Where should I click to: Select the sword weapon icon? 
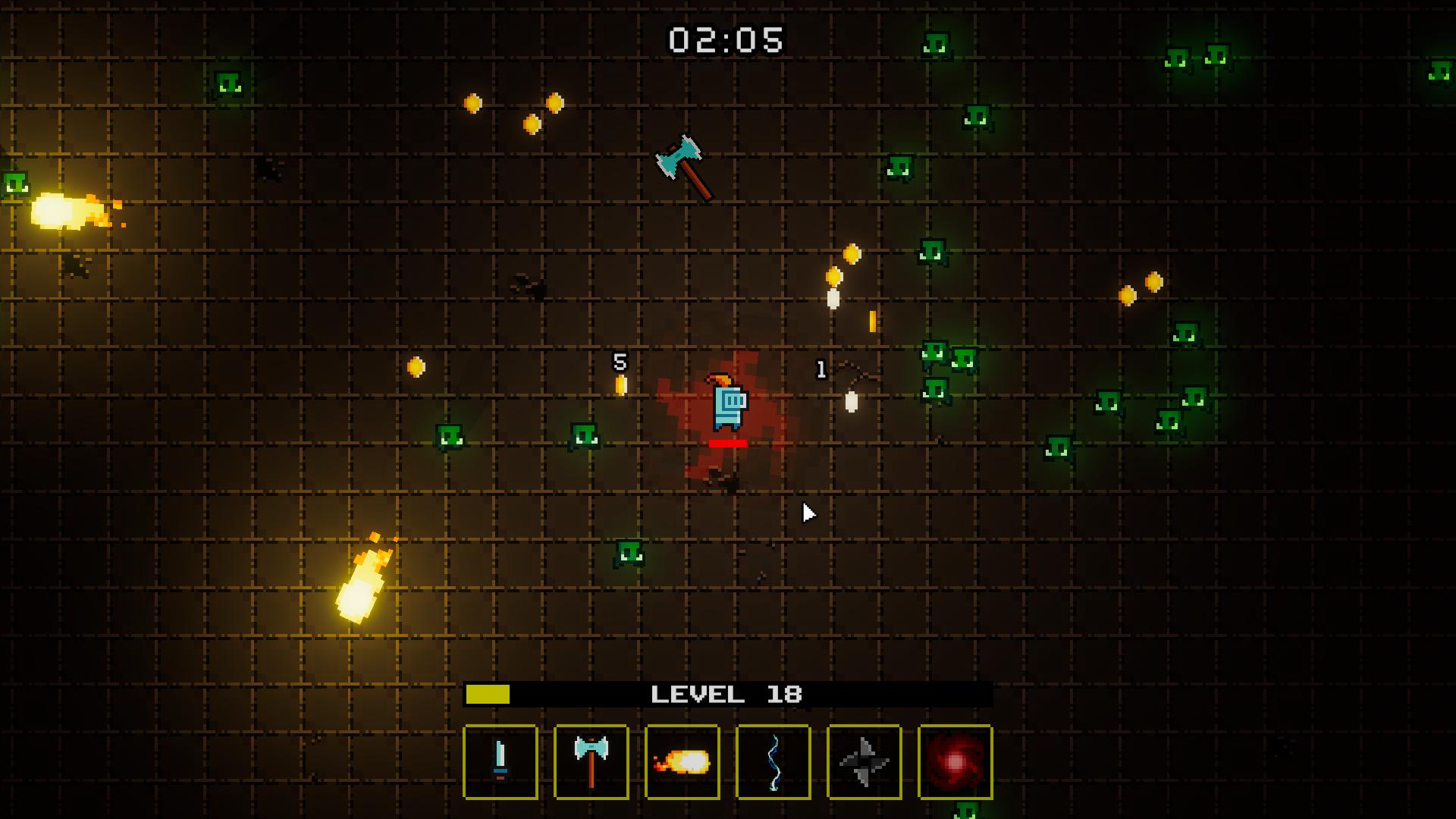[x=501, y=763]
